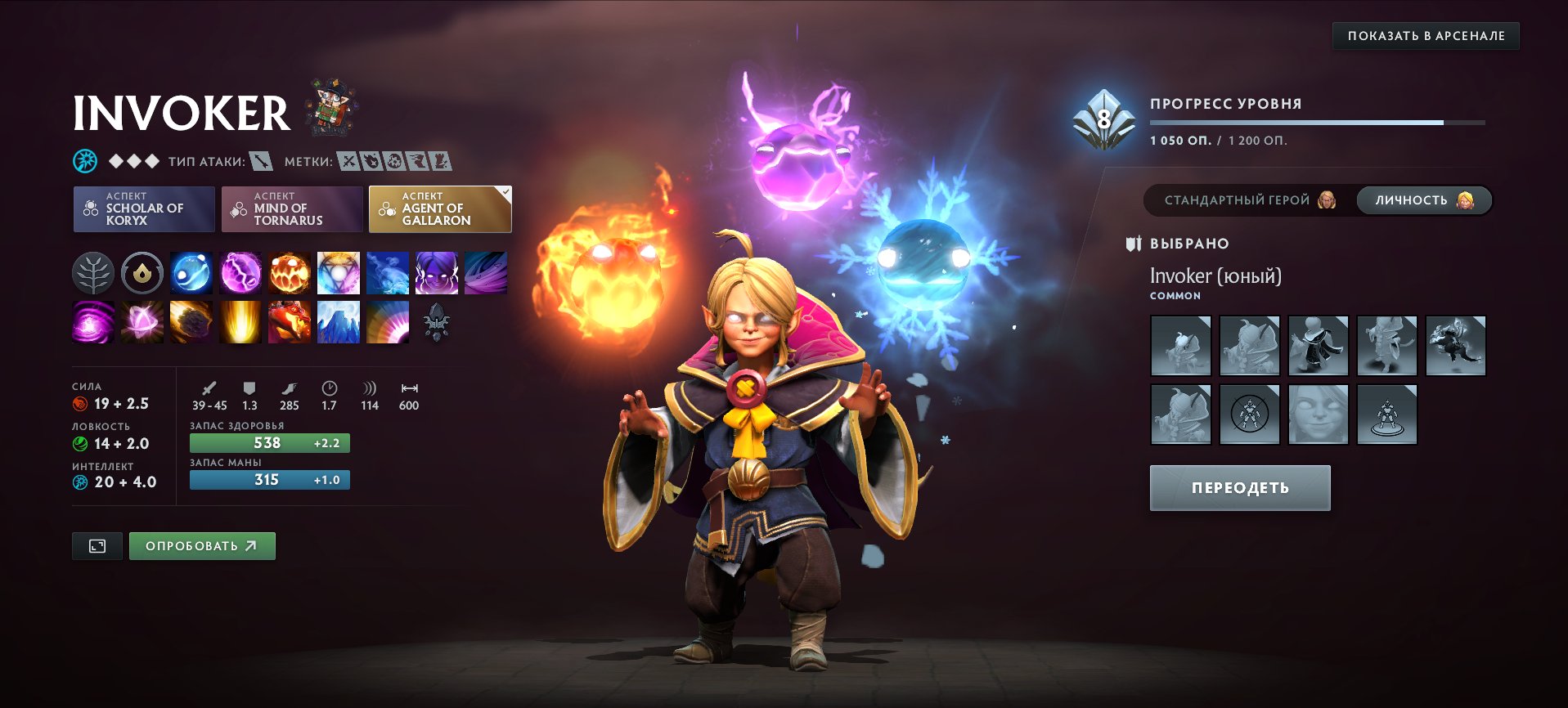Select the fiery Exort orb ability
Viewport: 1568px width, 708px height.
click(x=289, y=273)
